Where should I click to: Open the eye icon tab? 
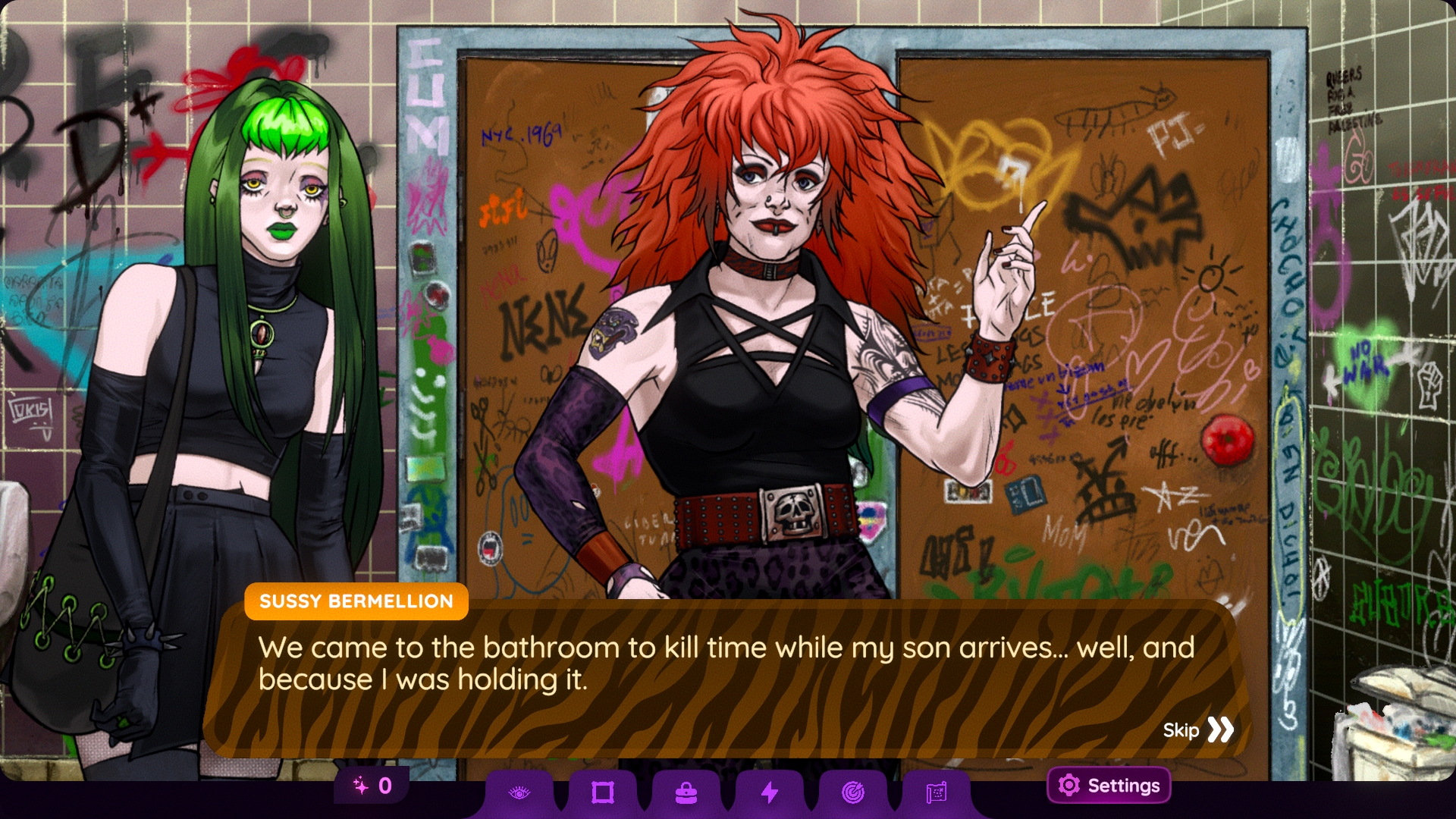coord(519,793)
